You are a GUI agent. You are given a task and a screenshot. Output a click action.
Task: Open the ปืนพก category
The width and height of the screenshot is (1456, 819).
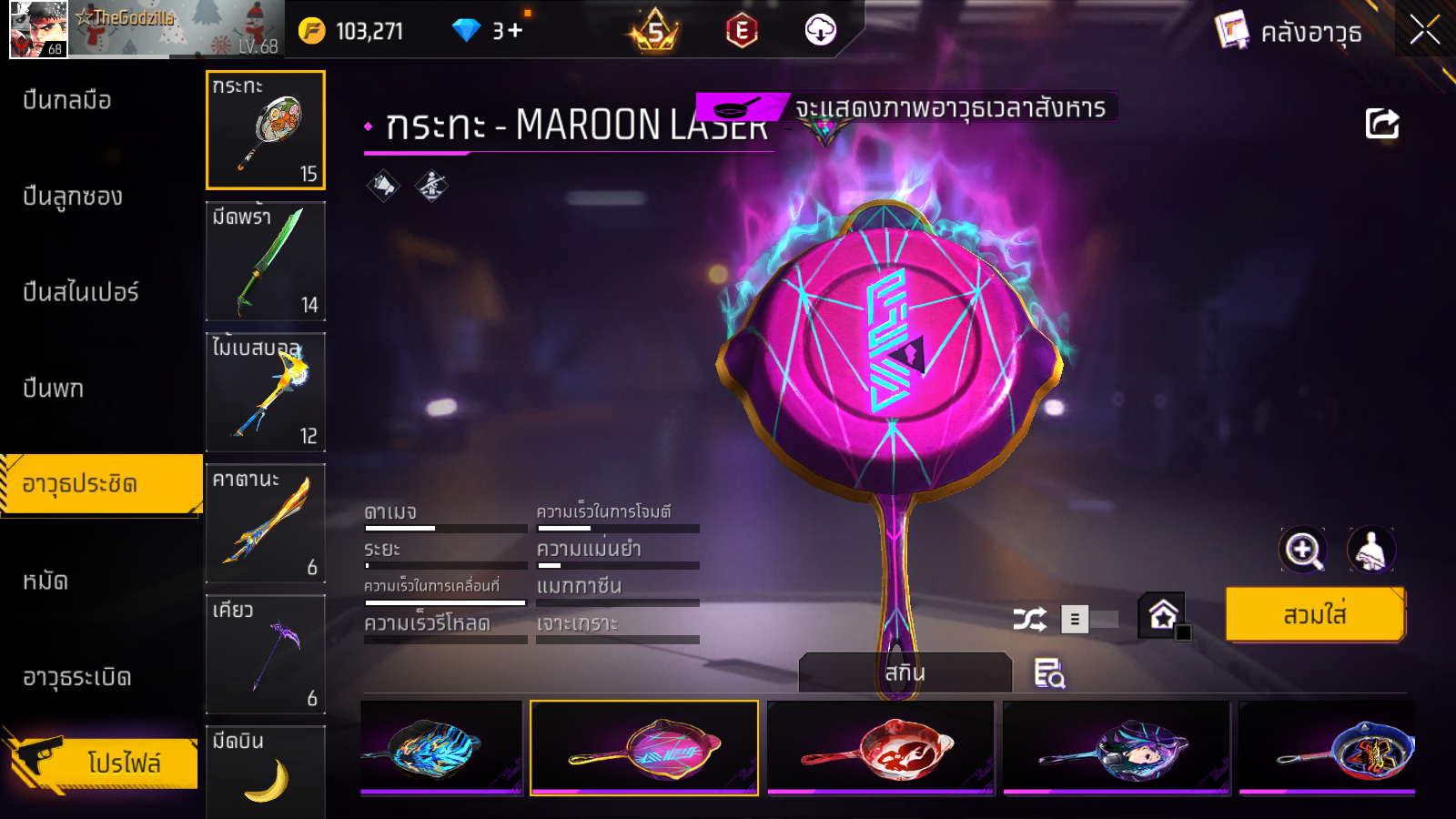click(x=54, y=389)
